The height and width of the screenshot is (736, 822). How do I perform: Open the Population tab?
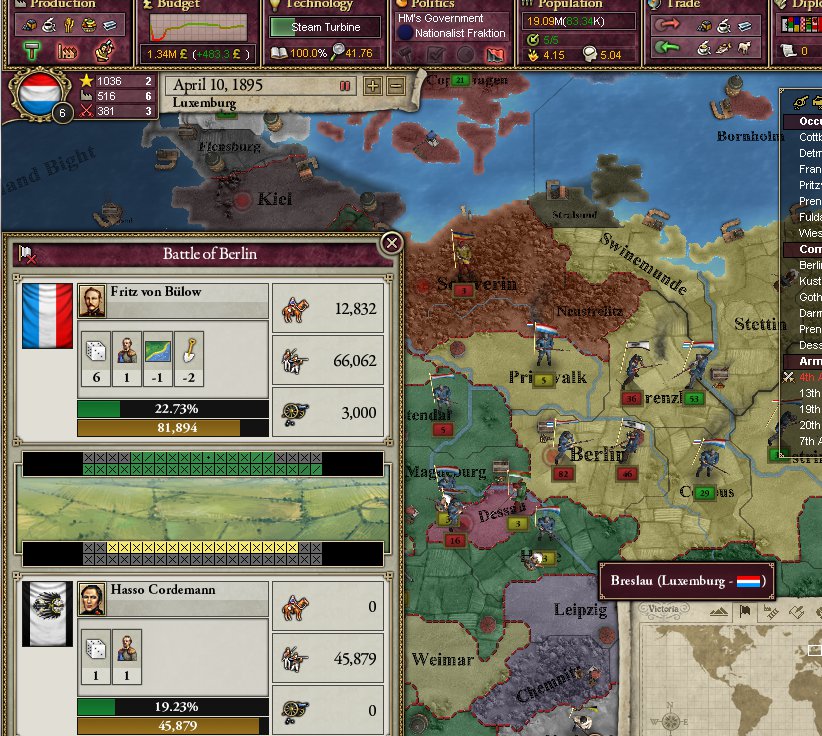(570, 5)
